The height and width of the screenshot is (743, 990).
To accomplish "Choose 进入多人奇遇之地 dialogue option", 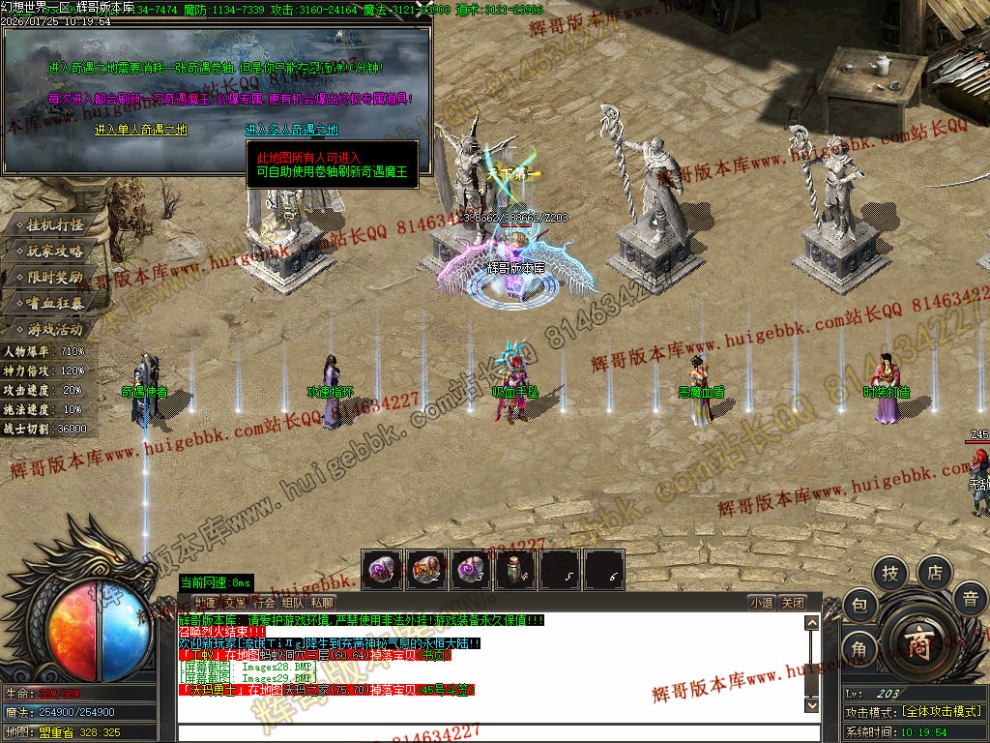I will click(292, 130).
